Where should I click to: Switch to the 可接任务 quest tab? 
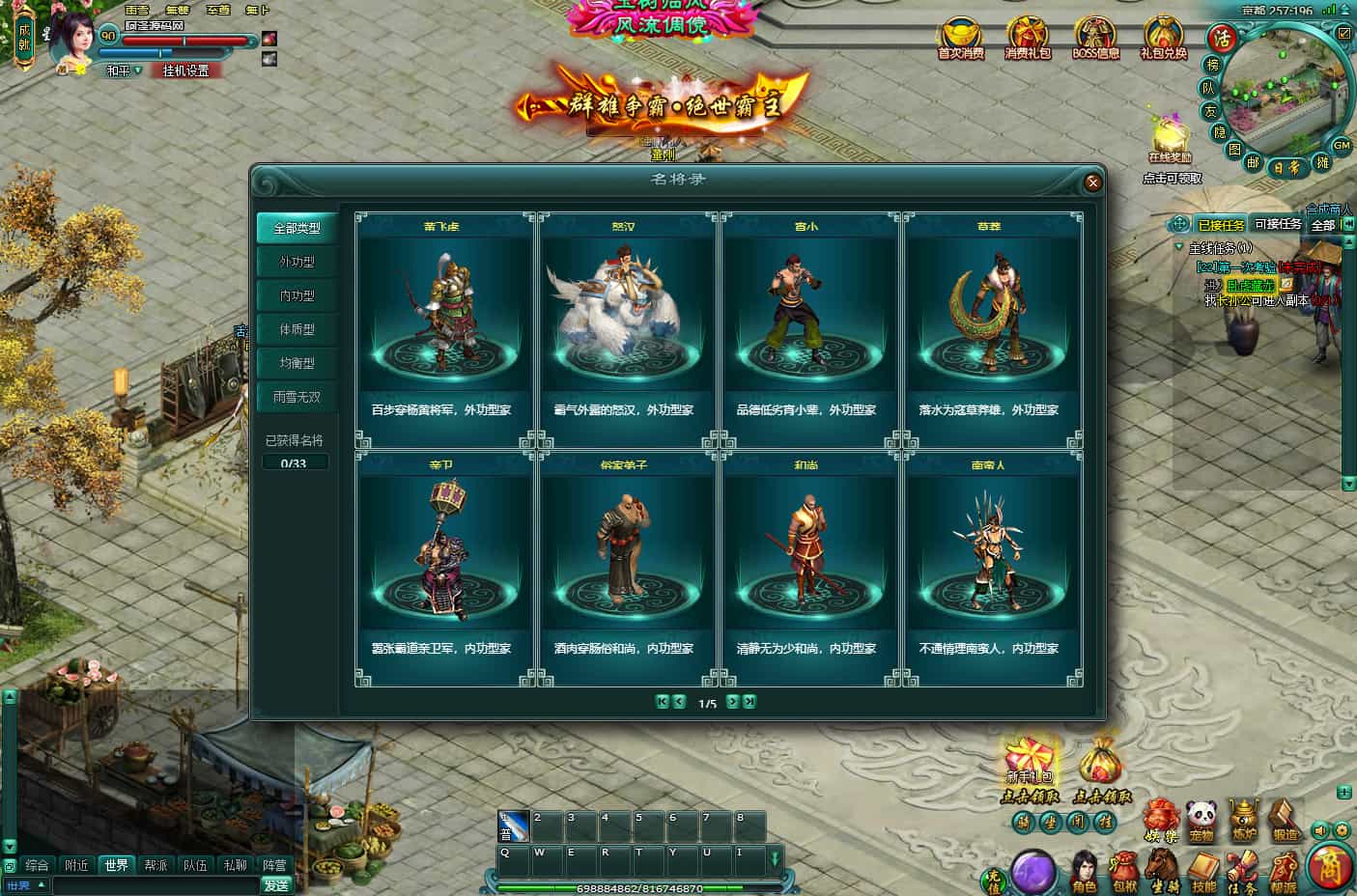tap(1278, 224)
